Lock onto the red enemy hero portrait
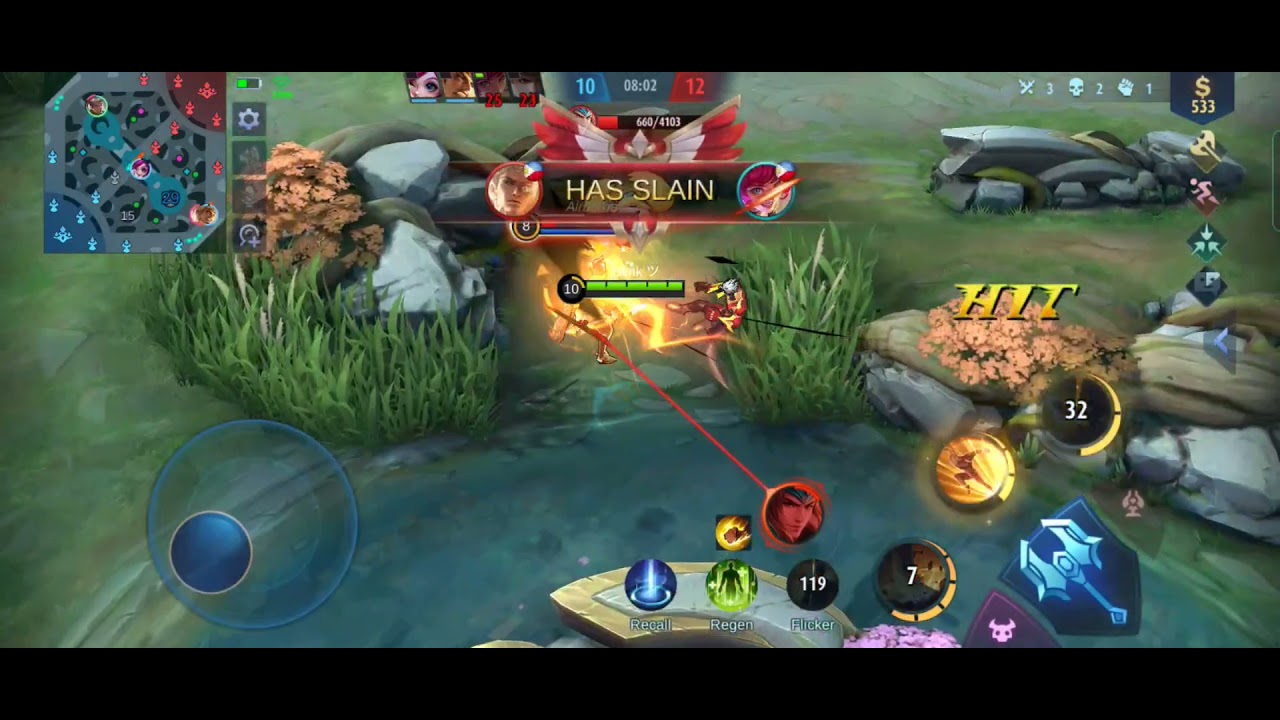1280x720 pixels. (793, 514)
